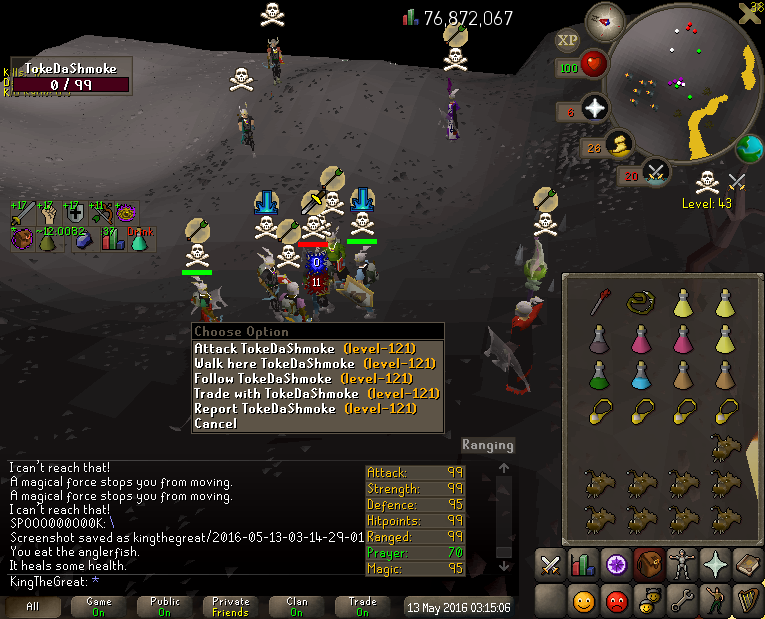Cancel the Choose Option menu
This screenshot has height=619, width=765.
tap(215, 423)
